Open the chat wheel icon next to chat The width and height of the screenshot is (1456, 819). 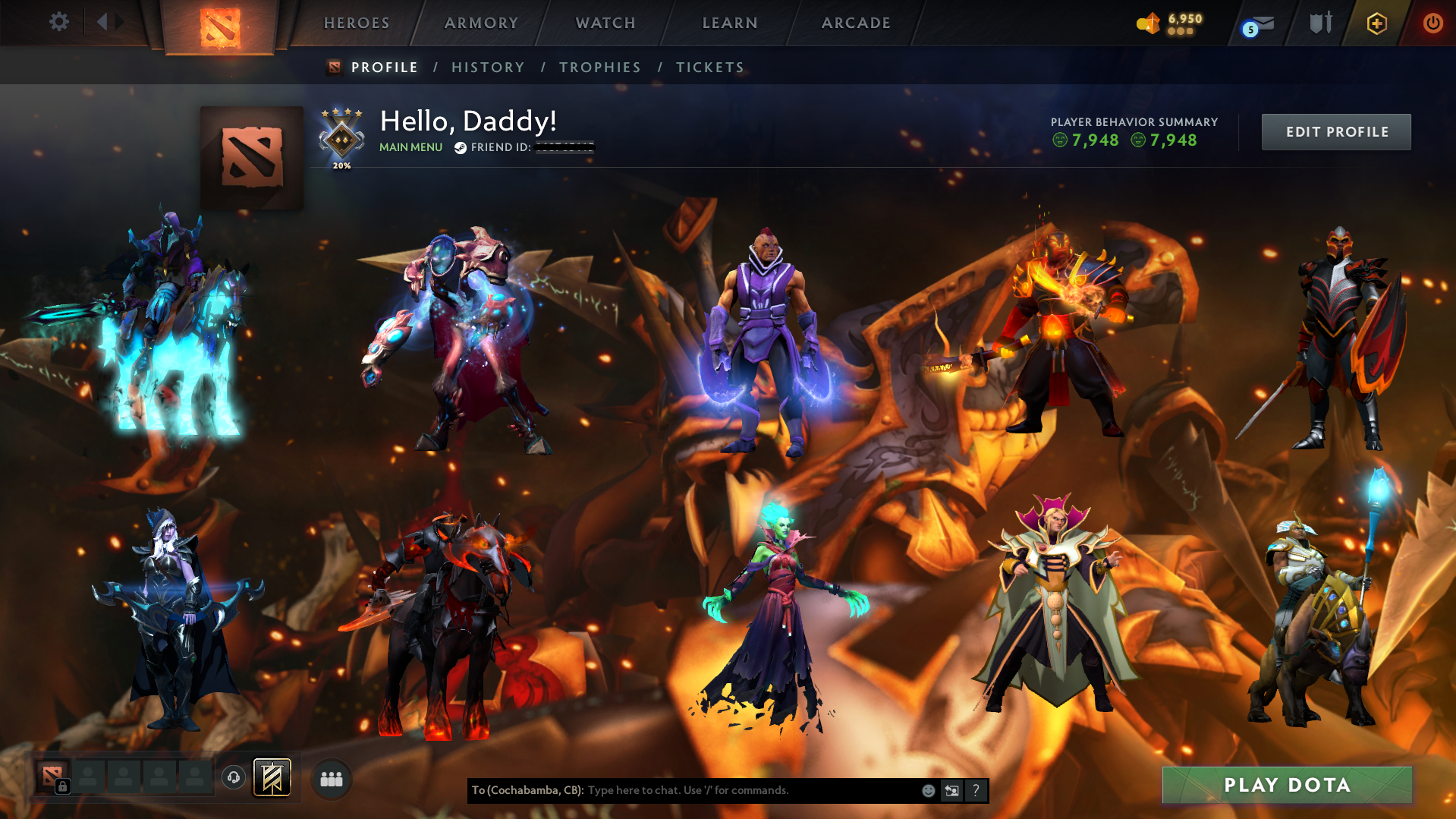click(x=951, y=790)
